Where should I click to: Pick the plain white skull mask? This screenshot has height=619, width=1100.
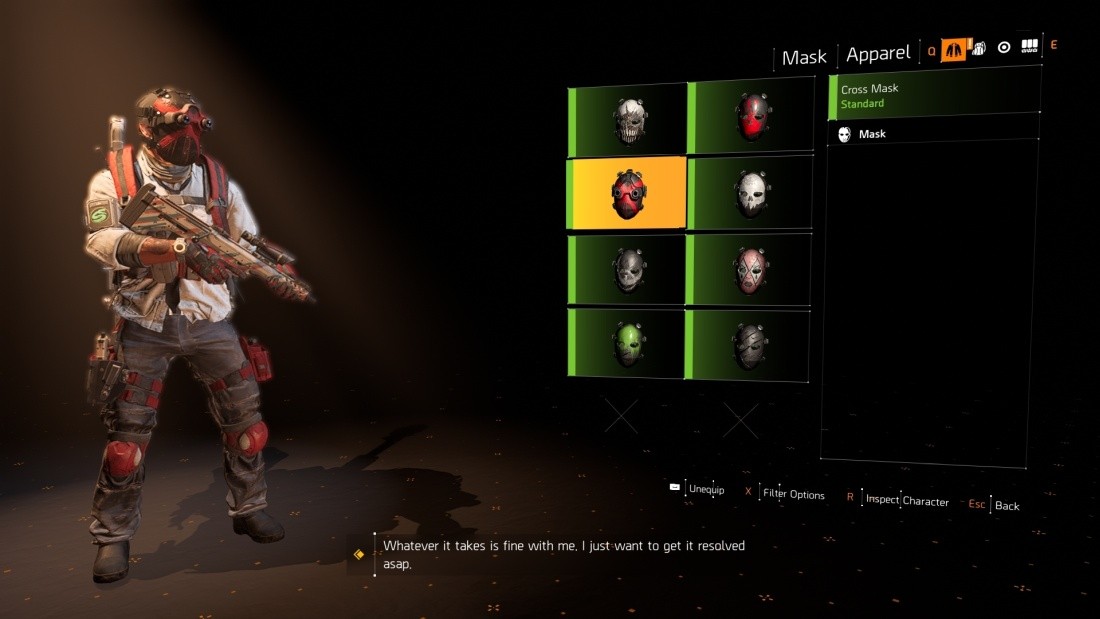pos(751,193)
